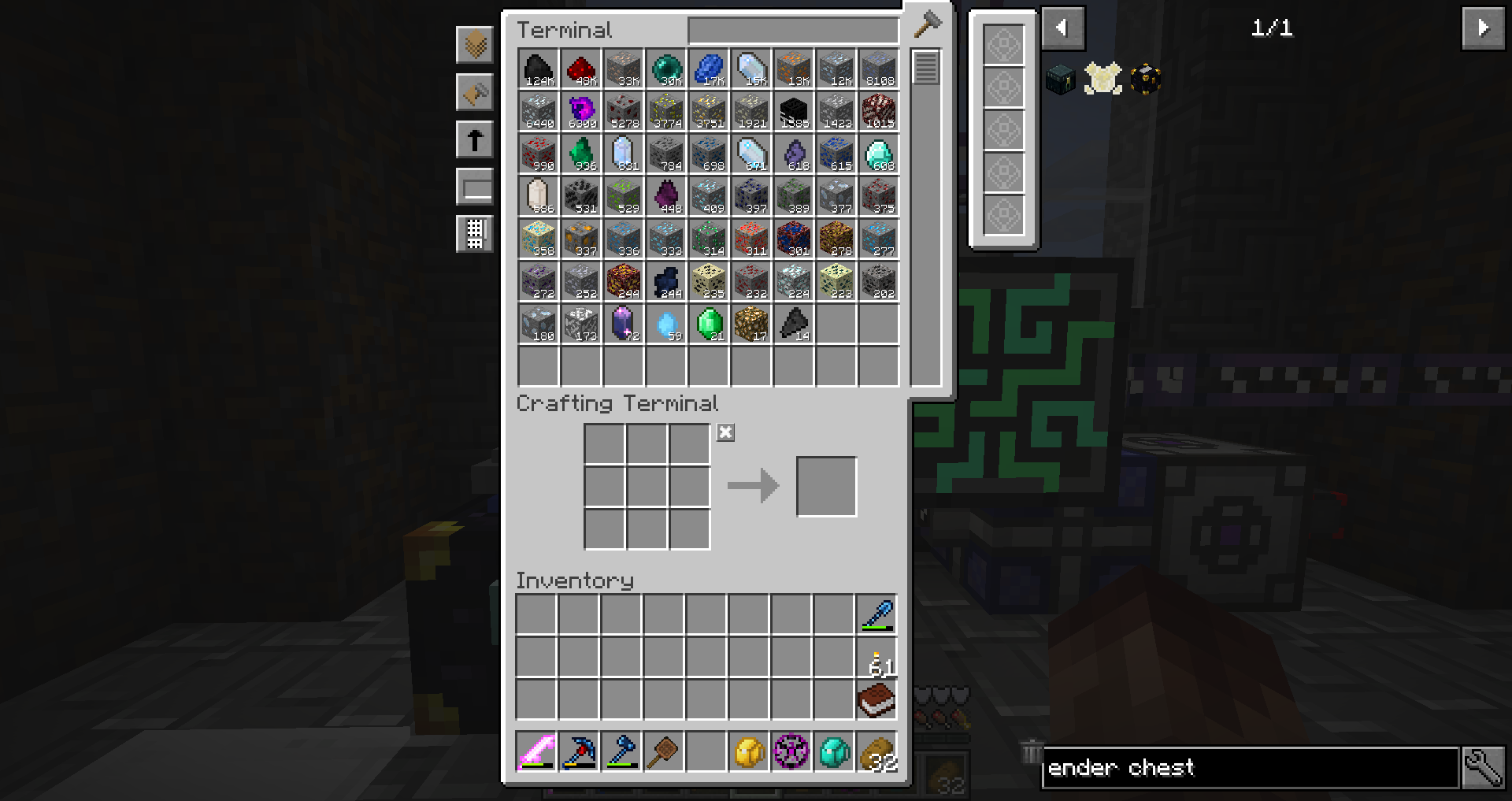Select the pink sword in the hotbar
The height and width of the screenshot is (801, 1512).
[536, 751]
